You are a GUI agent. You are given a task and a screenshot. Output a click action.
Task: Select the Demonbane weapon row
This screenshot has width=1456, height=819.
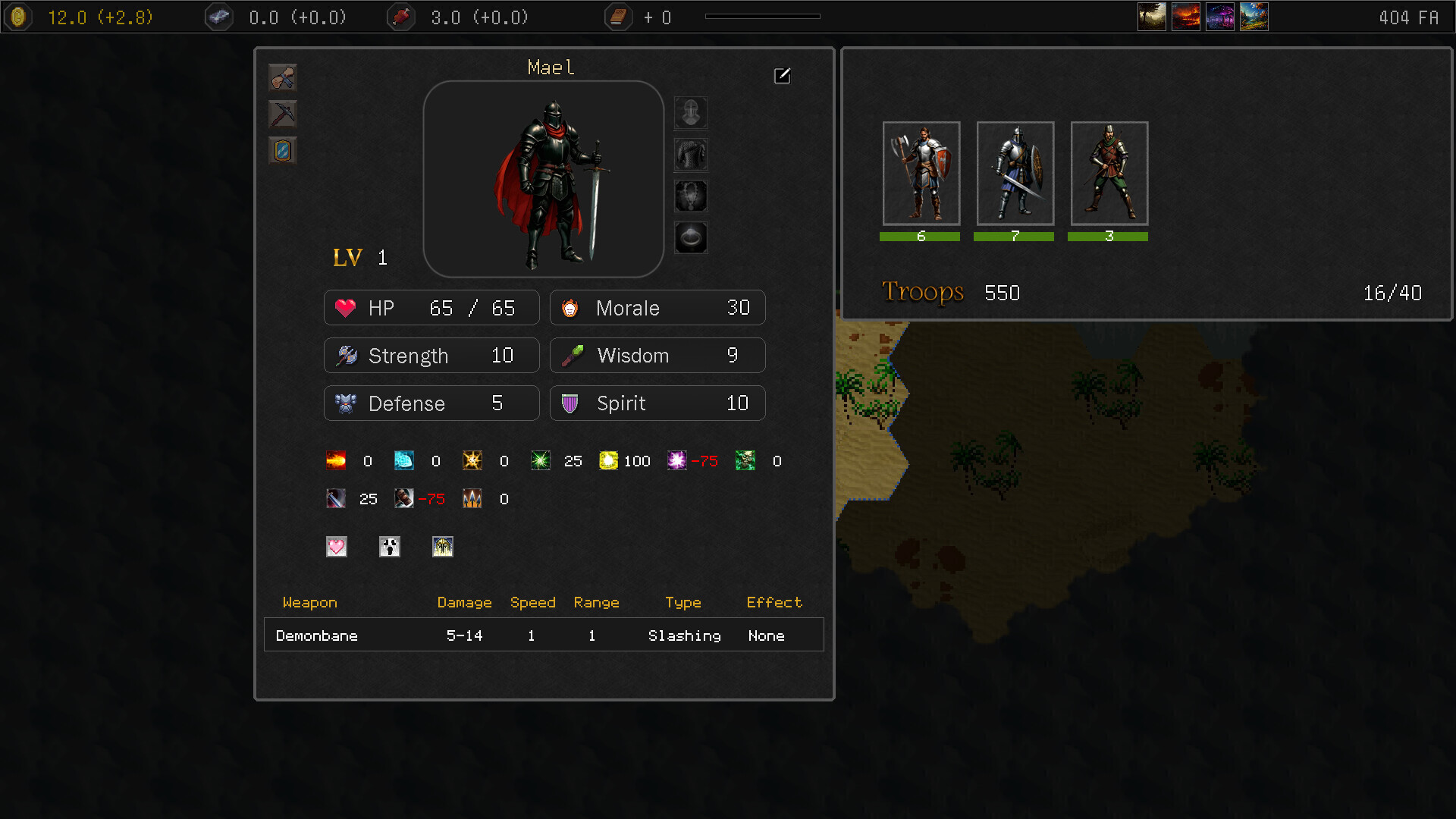(x=543, y=635)
